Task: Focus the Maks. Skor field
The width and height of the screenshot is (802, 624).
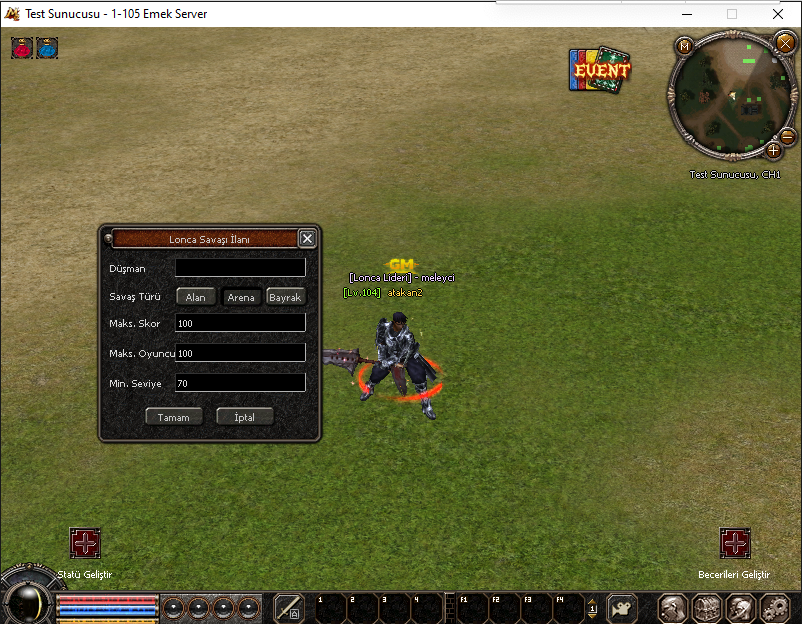Action: [x=240, y=323]
